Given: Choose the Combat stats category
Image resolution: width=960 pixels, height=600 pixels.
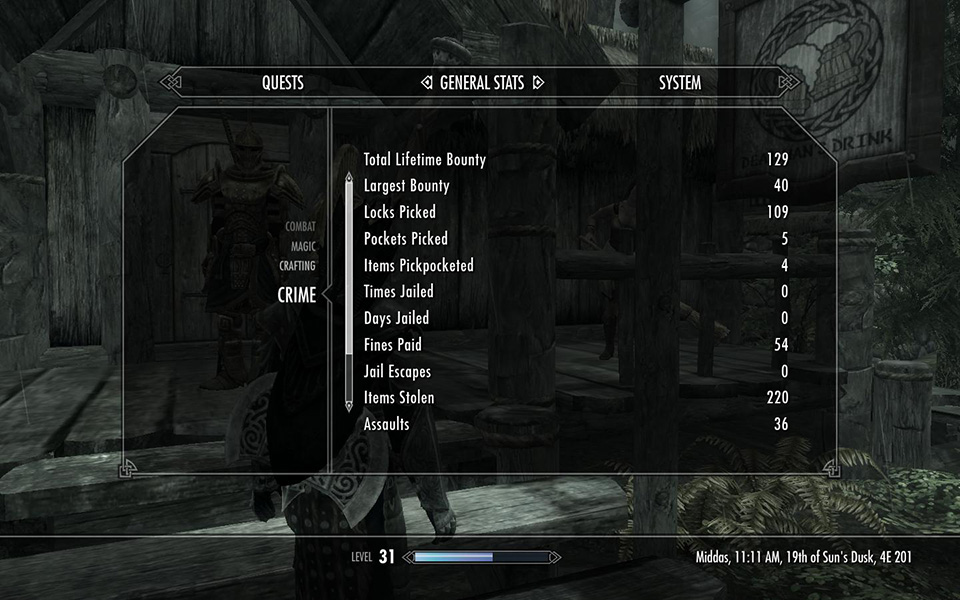Looking at the screenshot, I should [300, 227].
